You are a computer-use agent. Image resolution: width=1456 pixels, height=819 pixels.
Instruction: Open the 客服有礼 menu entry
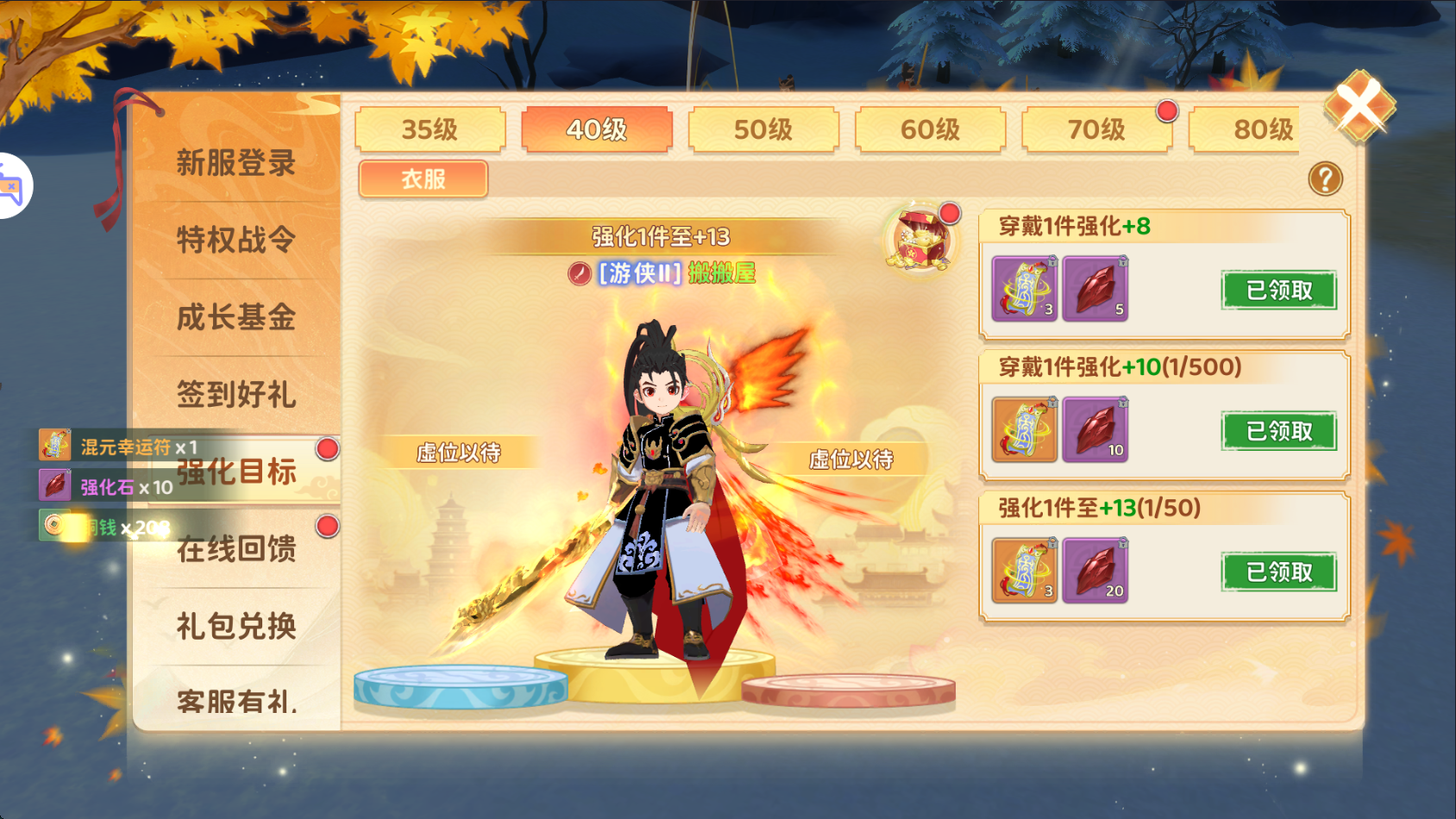point(236,701)
